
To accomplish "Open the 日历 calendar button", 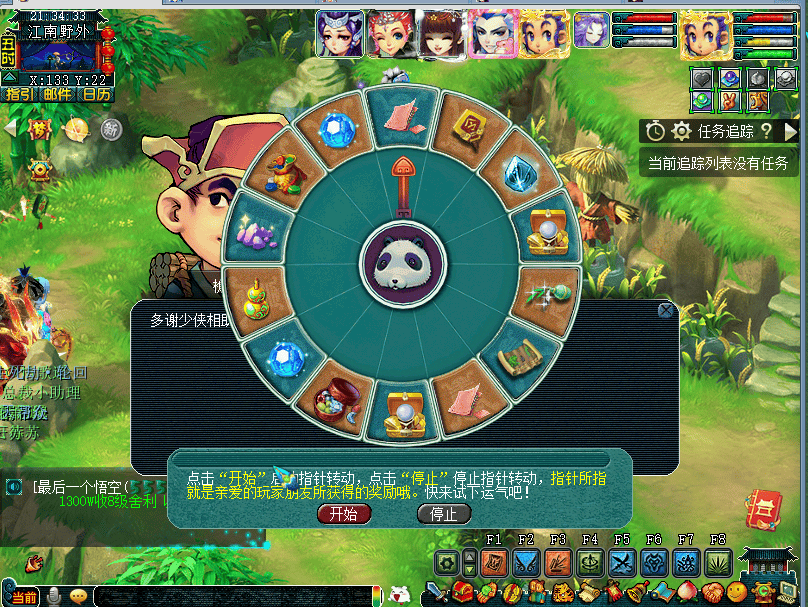I will (x=96, y=94).
